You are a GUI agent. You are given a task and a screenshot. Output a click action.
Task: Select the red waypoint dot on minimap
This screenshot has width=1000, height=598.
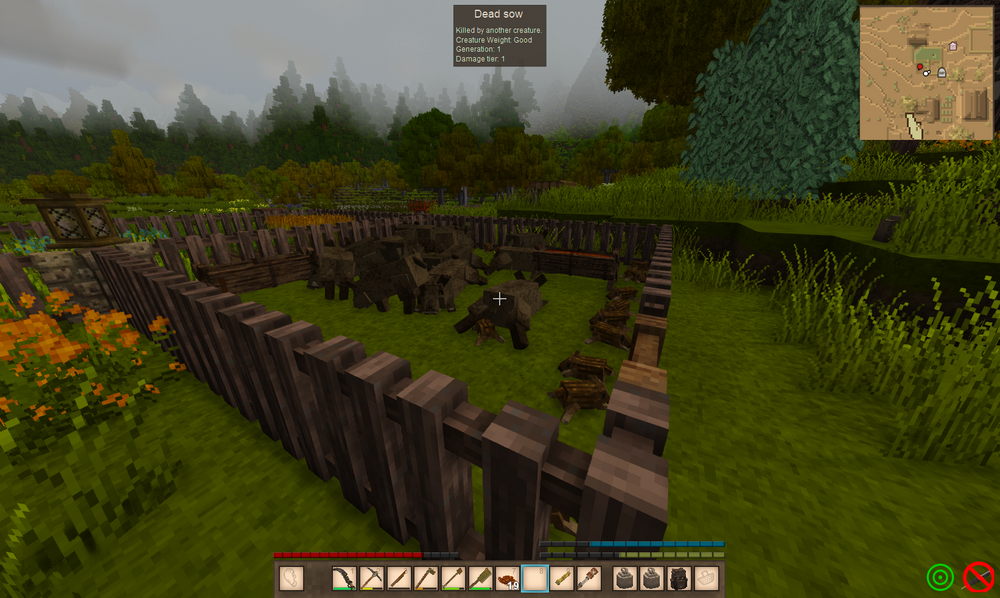pyautogui.click(x=919, y=67)
